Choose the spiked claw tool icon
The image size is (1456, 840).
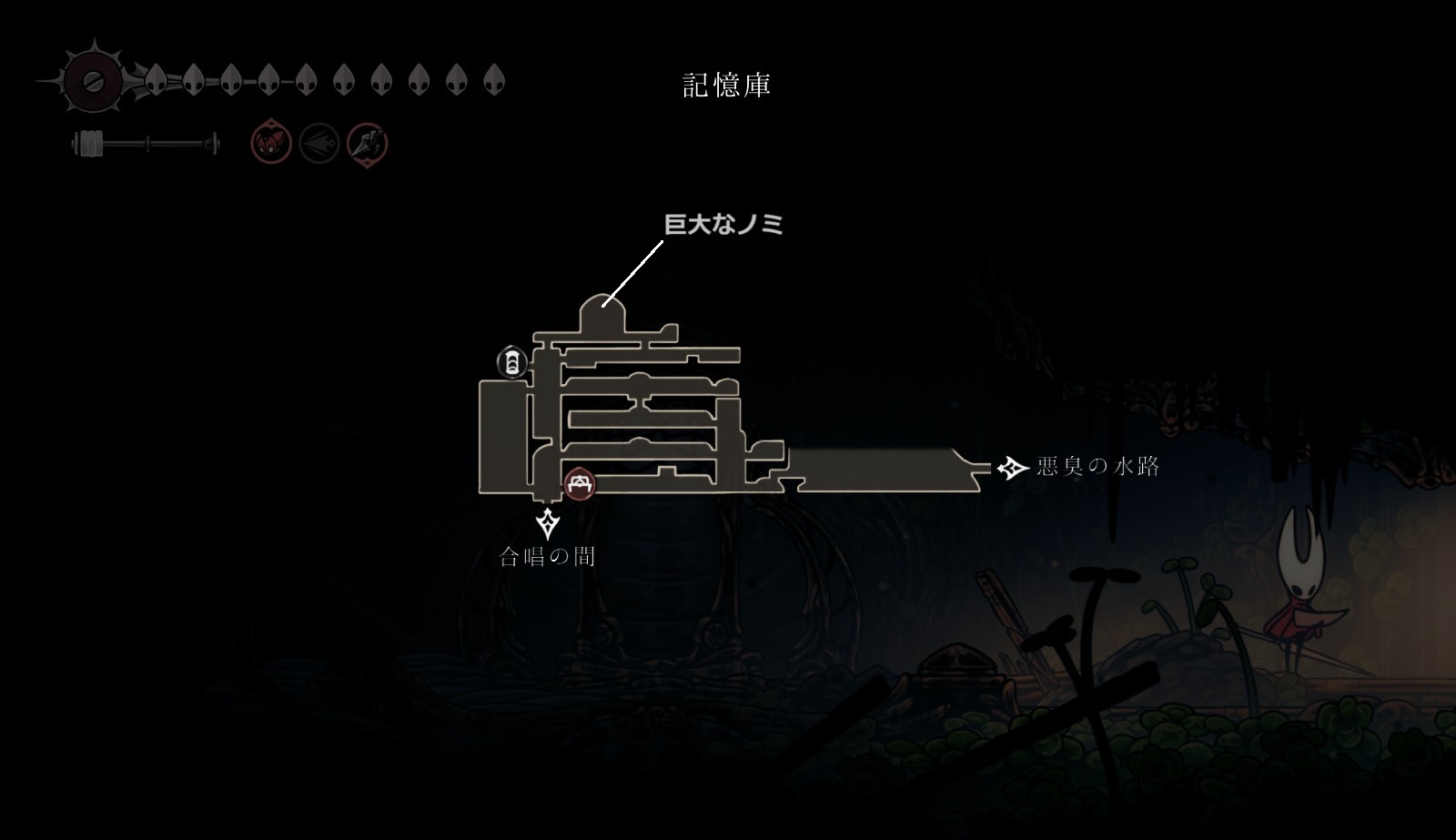pos(368,144)
